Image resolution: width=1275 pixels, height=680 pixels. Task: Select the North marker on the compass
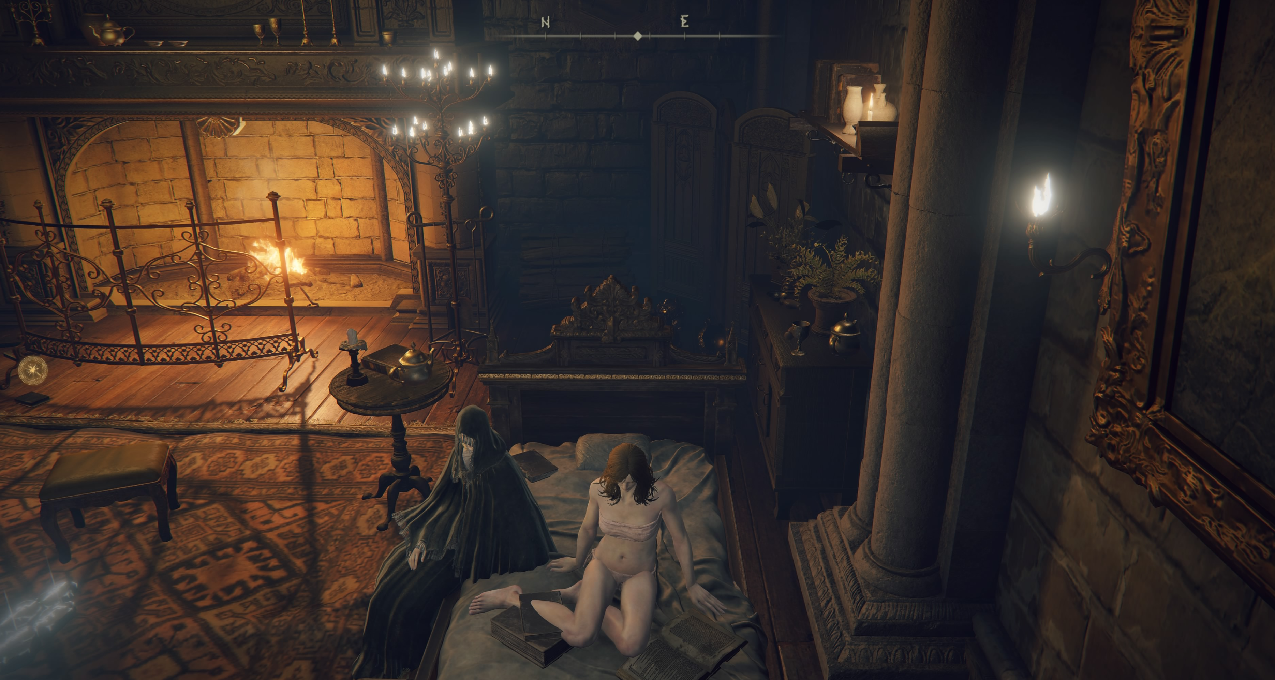coord(546,22)
